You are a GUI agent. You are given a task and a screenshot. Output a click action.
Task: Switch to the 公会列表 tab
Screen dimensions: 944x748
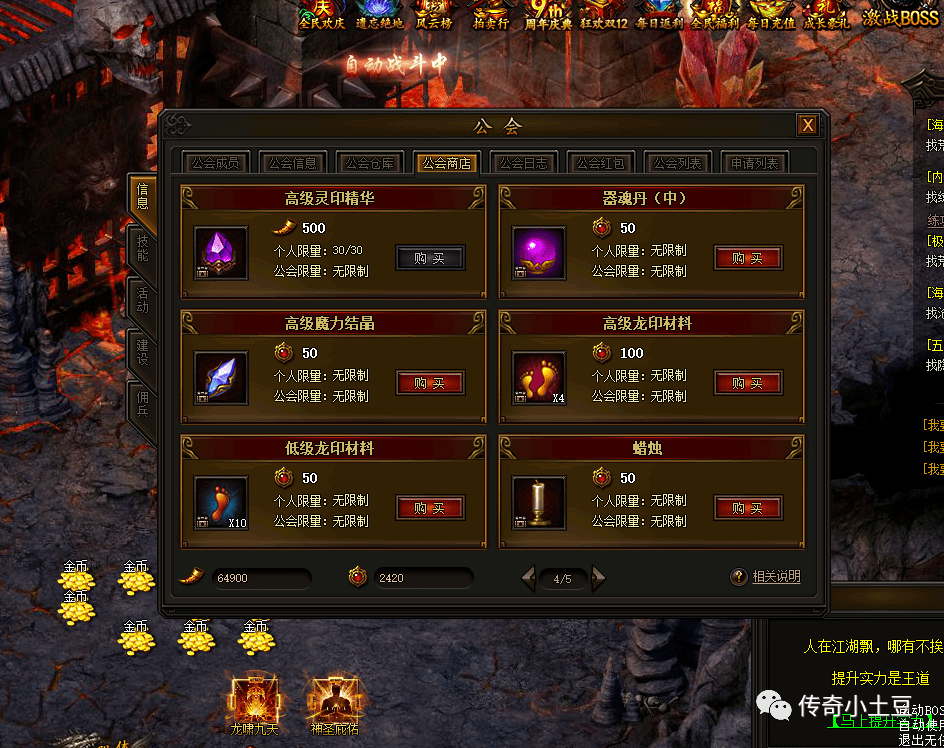click(678, 163)
